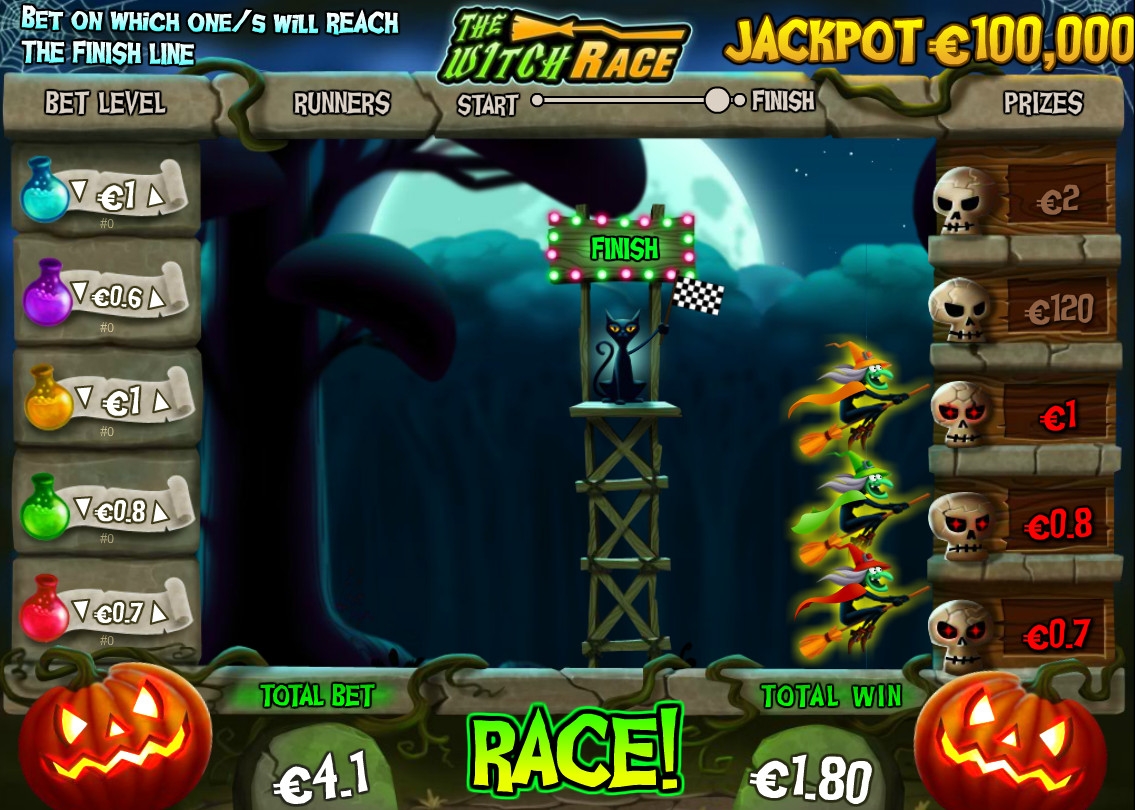Decrease the yellow potion bet

point(85,397)
